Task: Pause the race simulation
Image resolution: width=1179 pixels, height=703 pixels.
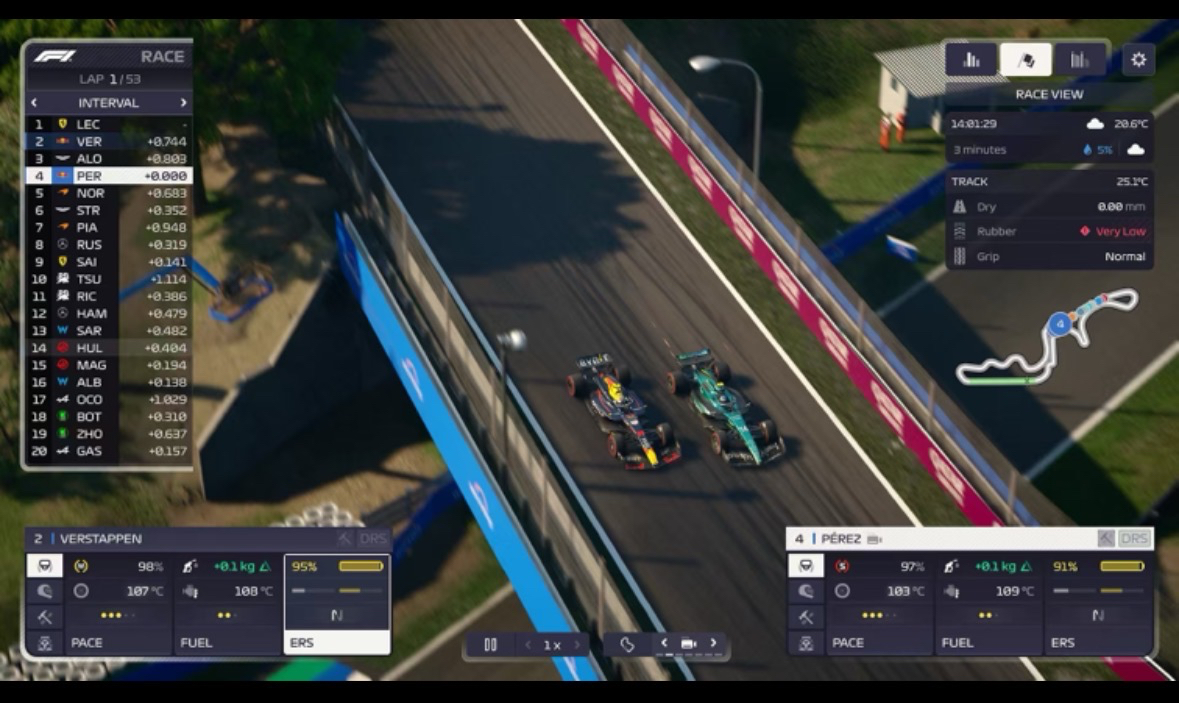Action: click(490, 645)
